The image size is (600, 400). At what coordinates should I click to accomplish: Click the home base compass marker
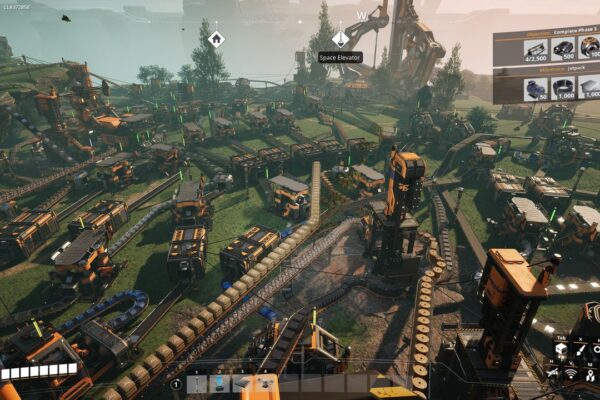(216, 39)
